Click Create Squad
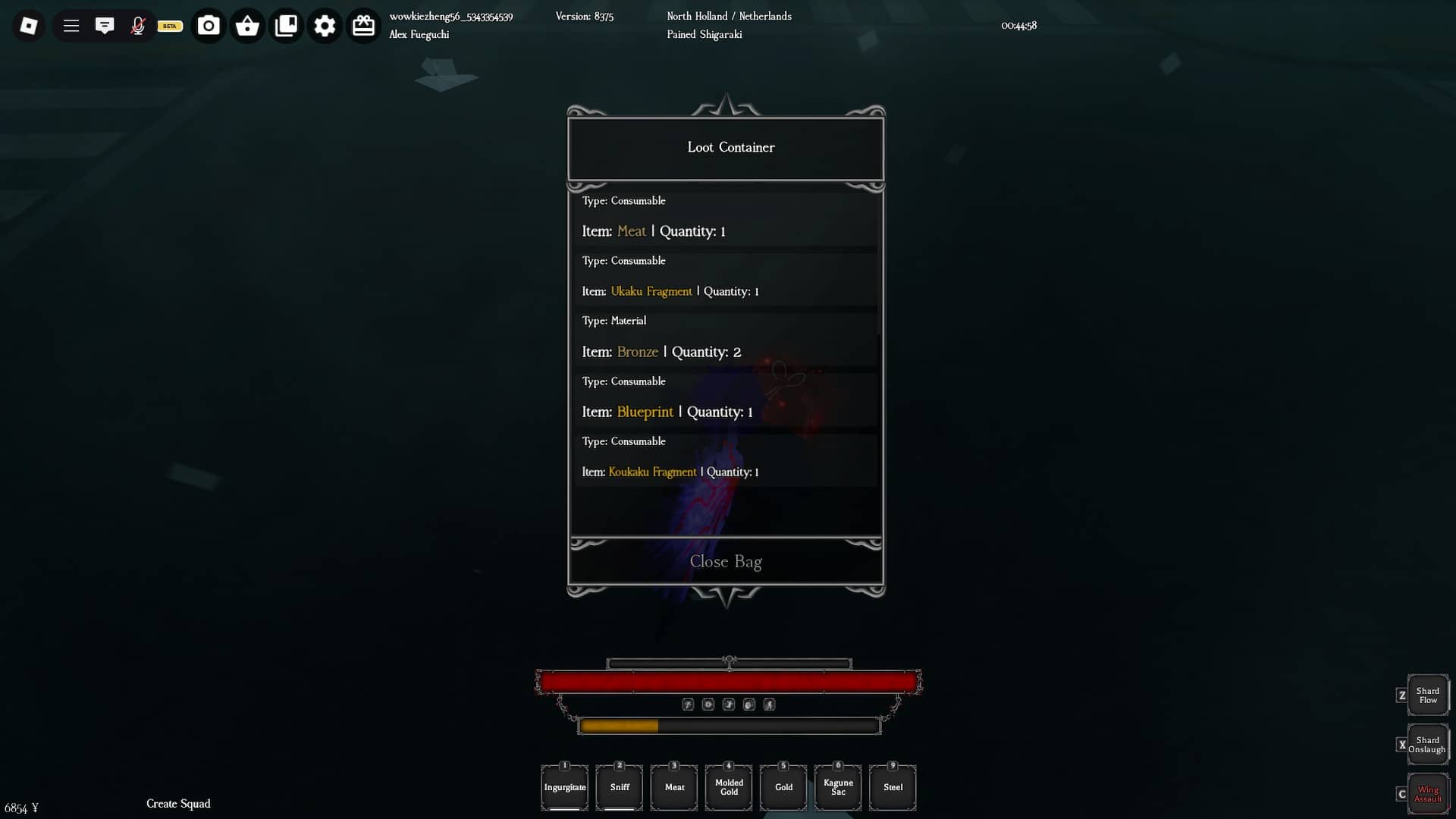1456x819 pixels. pos(178,803)
